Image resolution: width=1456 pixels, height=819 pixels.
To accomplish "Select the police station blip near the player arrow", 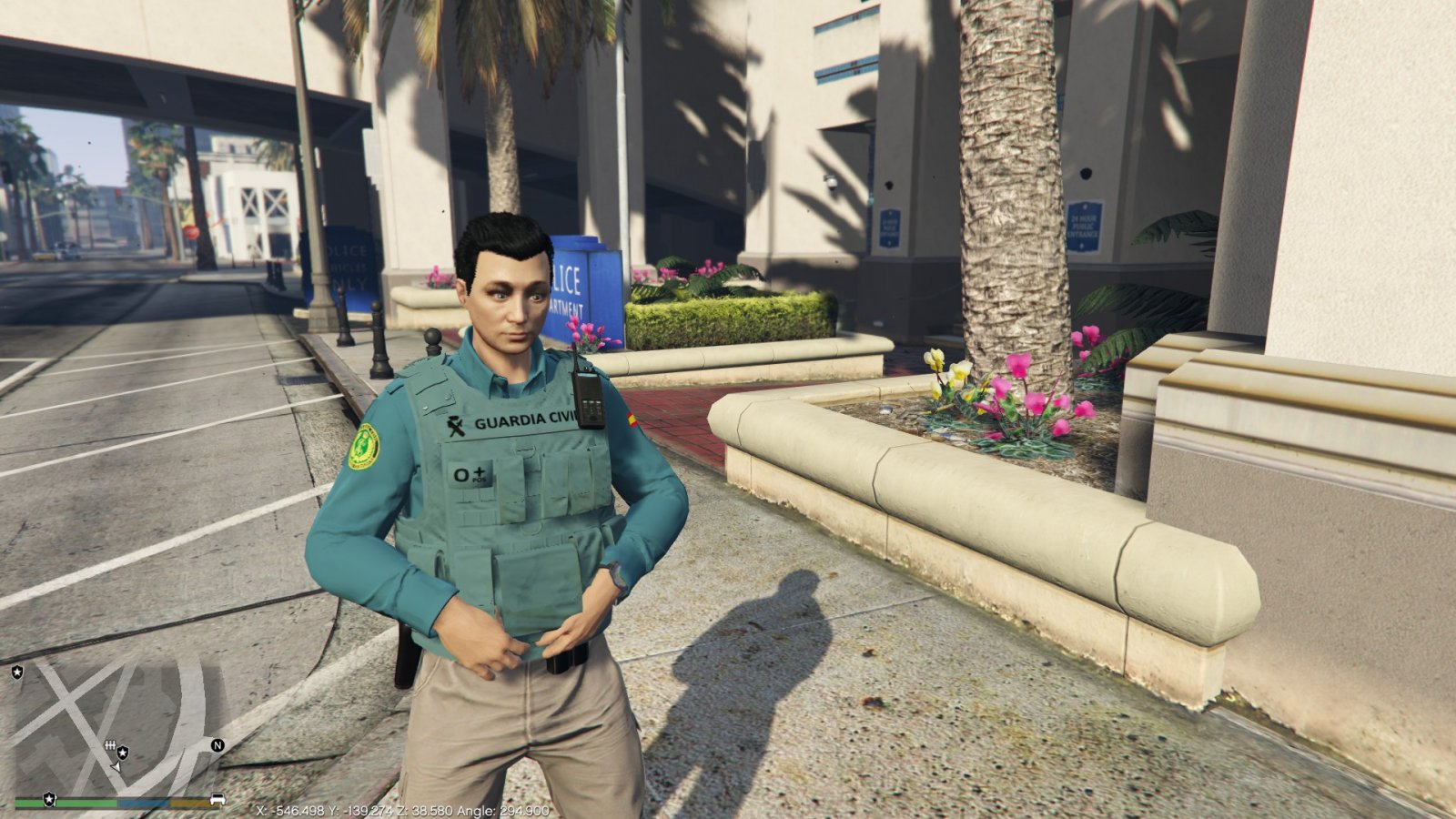I will click(x=122, y=753).
